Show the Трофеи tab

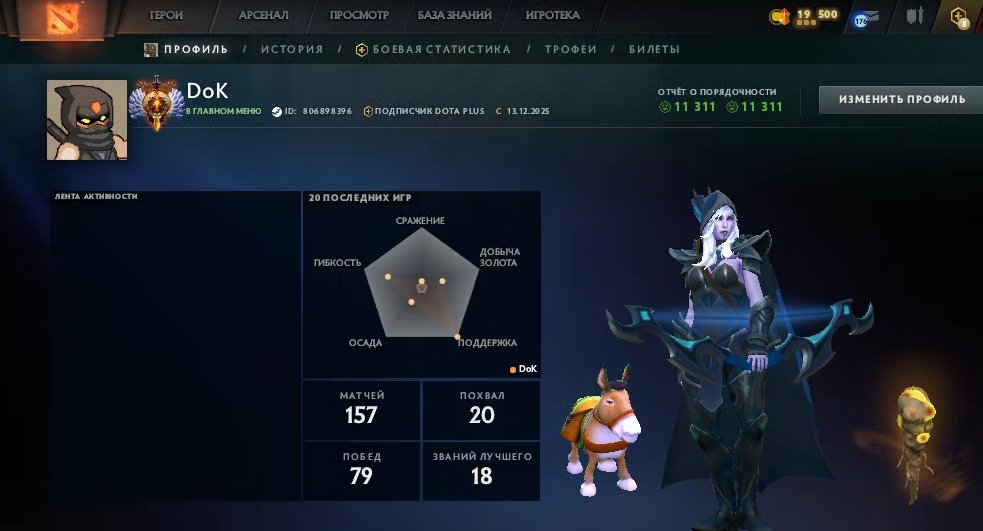(571, 49)
